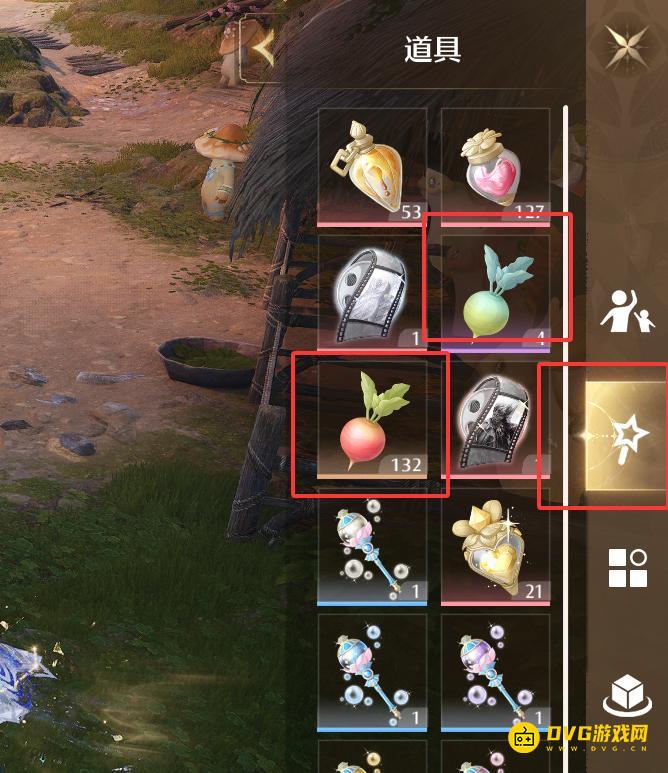The width and height of the screenshot is (668, 773).
Task: Select the red radish with count 132
Action: [x=372, y=422]
